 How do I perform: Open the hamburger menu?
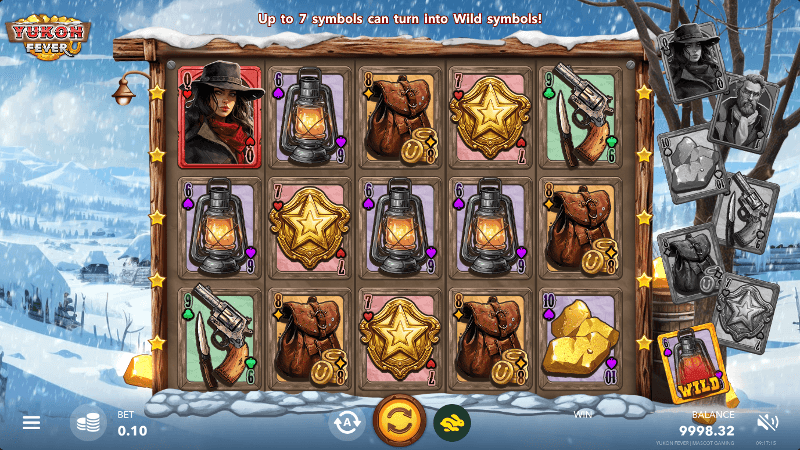[31, 423]
